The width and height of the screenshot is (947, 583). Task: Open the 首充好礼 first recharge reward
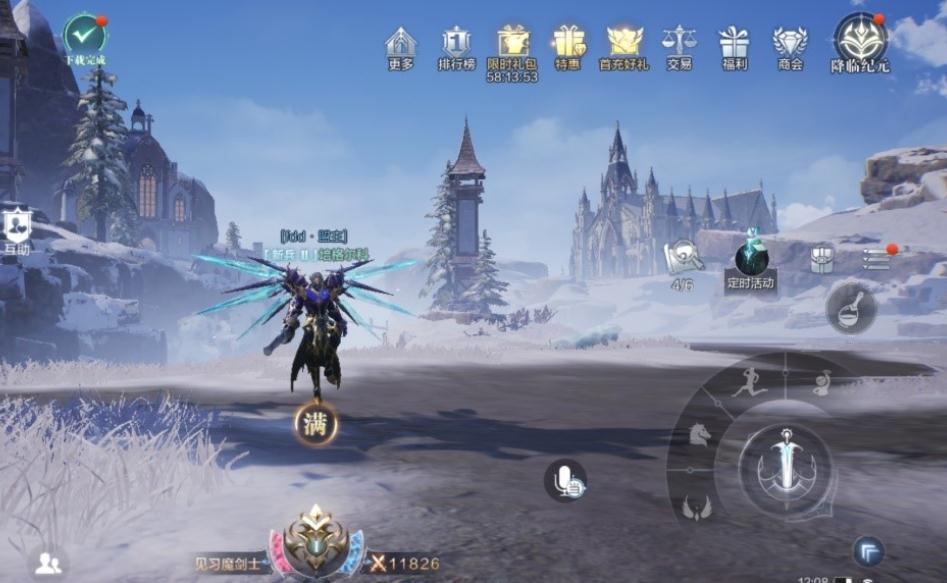coord(624,44)
